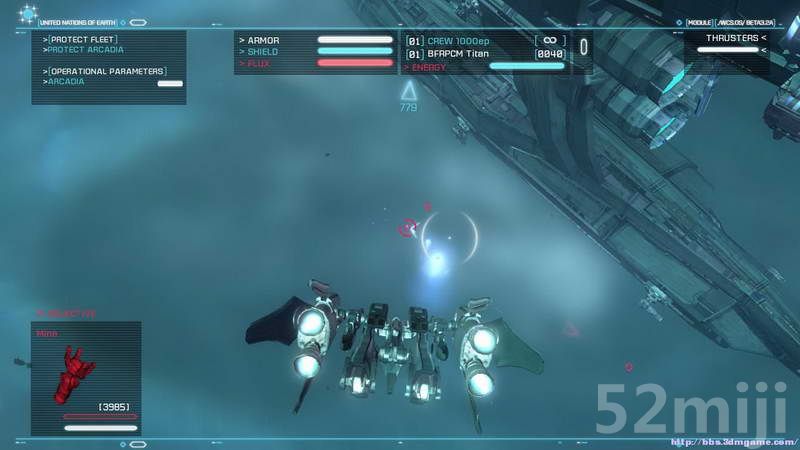Select the Protect Fleet objective entry
This screenshot has width=800, height=450.
(81, 39)
